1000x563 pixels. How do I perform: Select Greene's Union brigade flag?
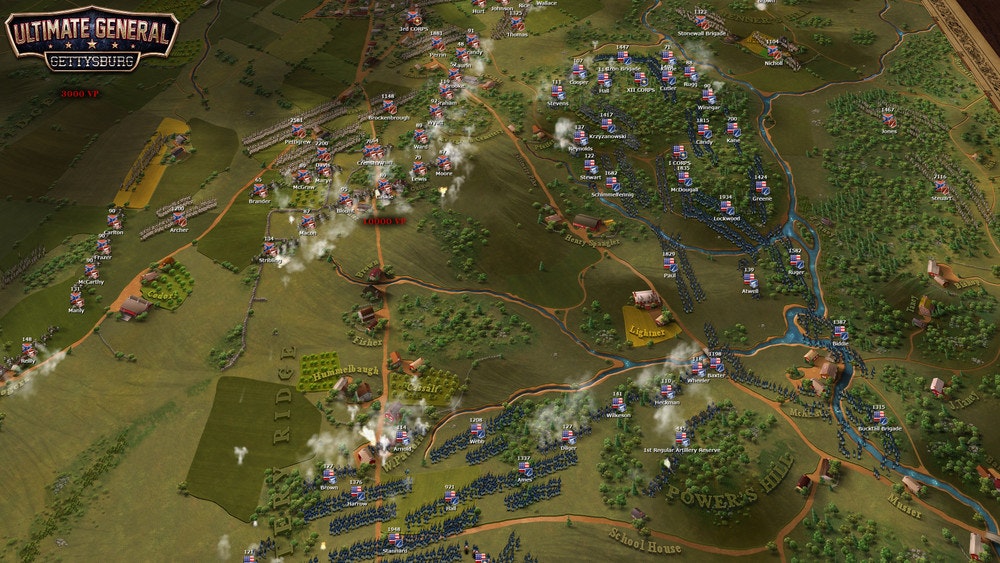coord(761,187)
